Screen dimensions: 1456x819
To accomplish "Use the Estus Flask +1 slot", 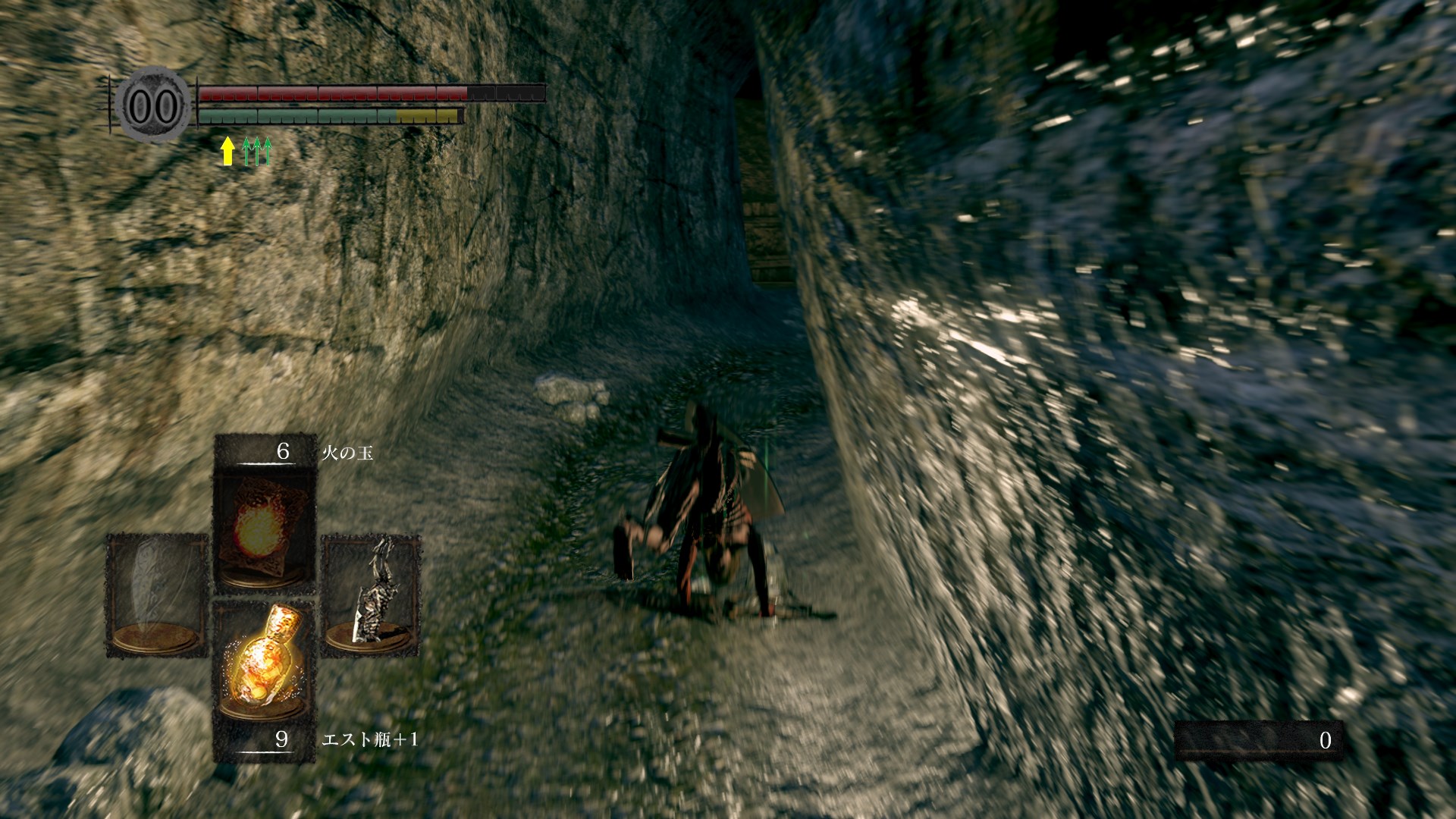I will 264,660.
